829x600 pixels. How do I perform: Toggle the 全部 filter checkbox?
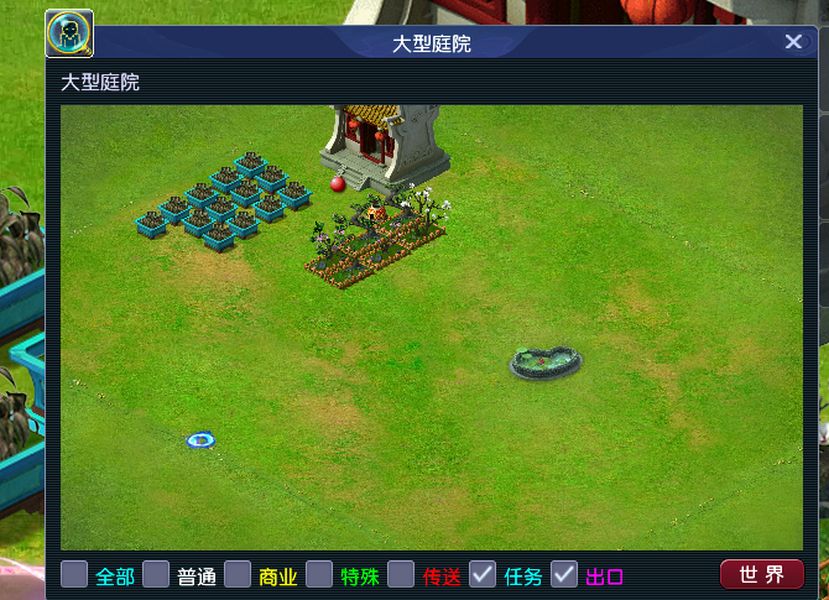point(74,574)
